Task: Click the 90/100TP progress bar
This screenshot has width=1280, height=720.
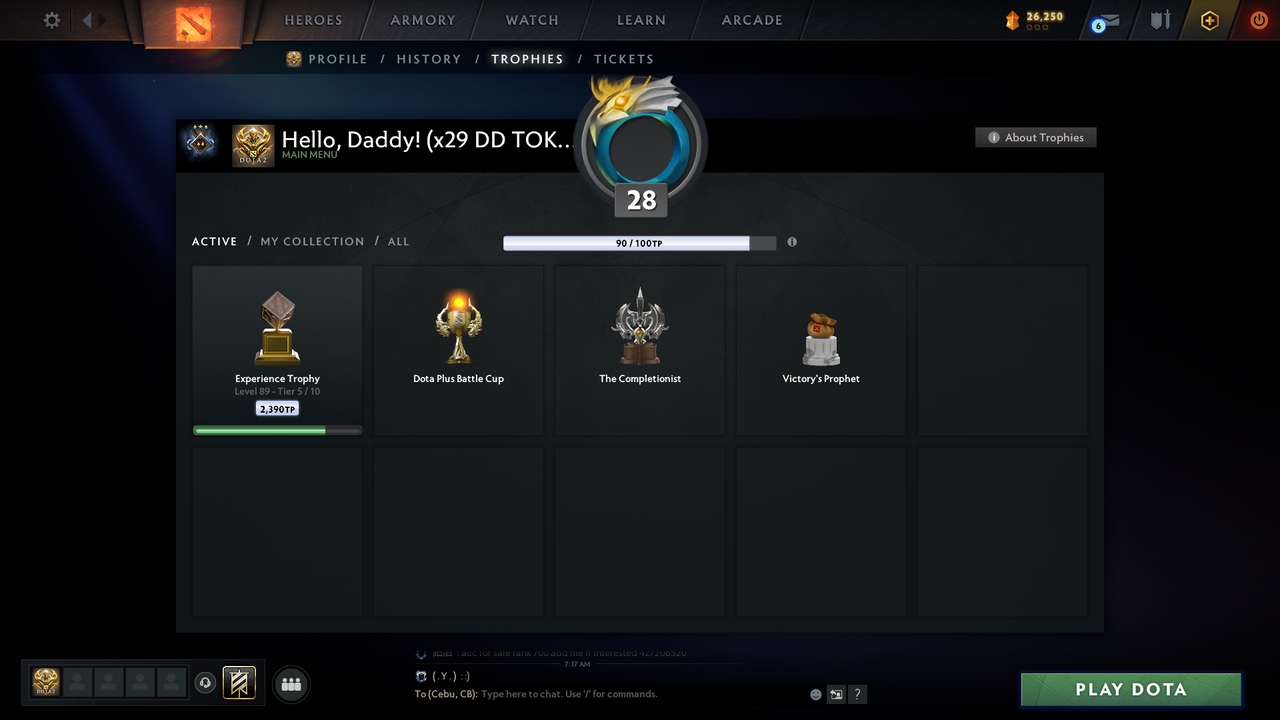Action: coord(628,242)
